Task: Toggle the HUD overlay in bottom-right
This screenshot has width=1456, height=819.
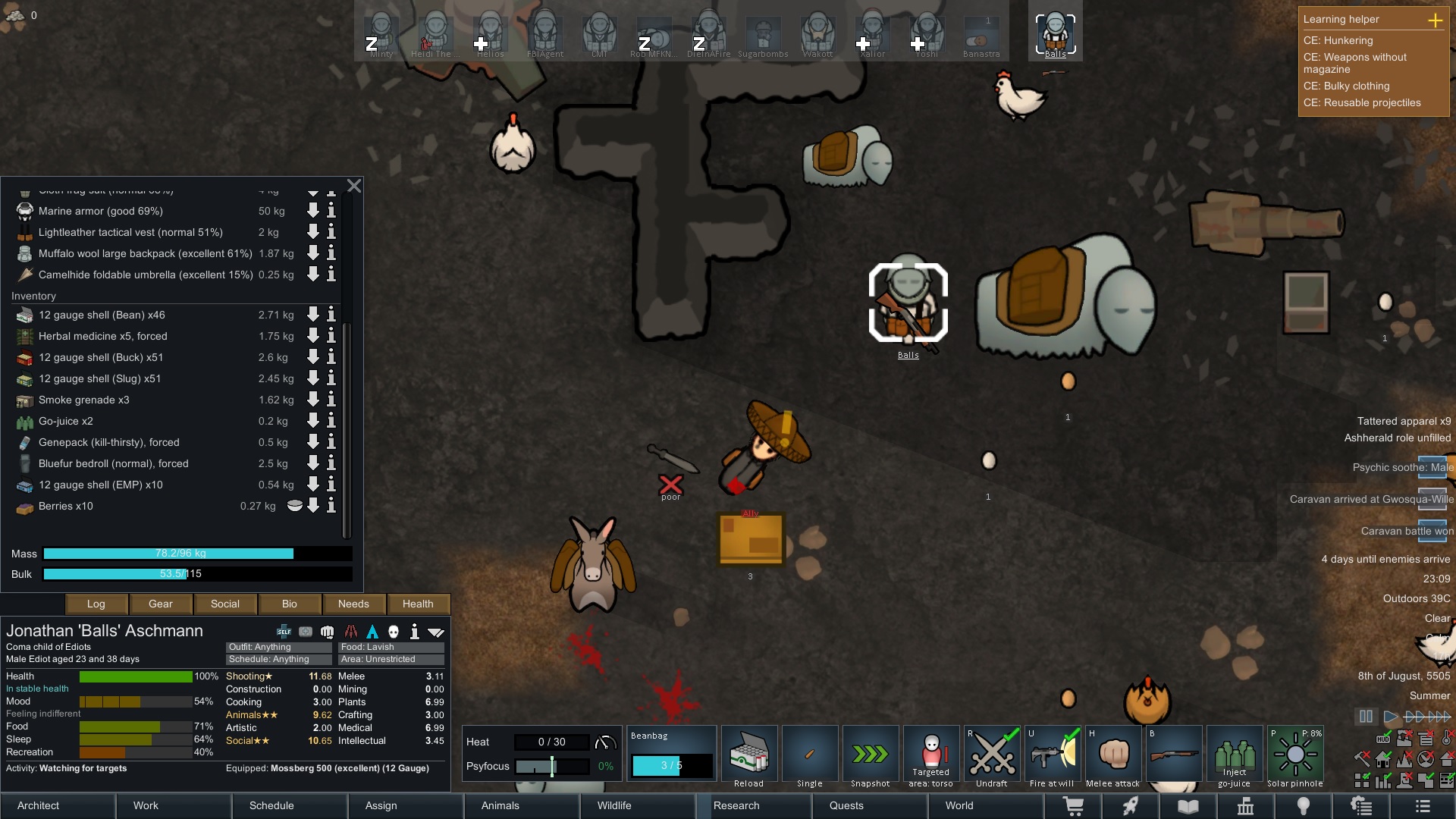Action: coord(1383,738)
